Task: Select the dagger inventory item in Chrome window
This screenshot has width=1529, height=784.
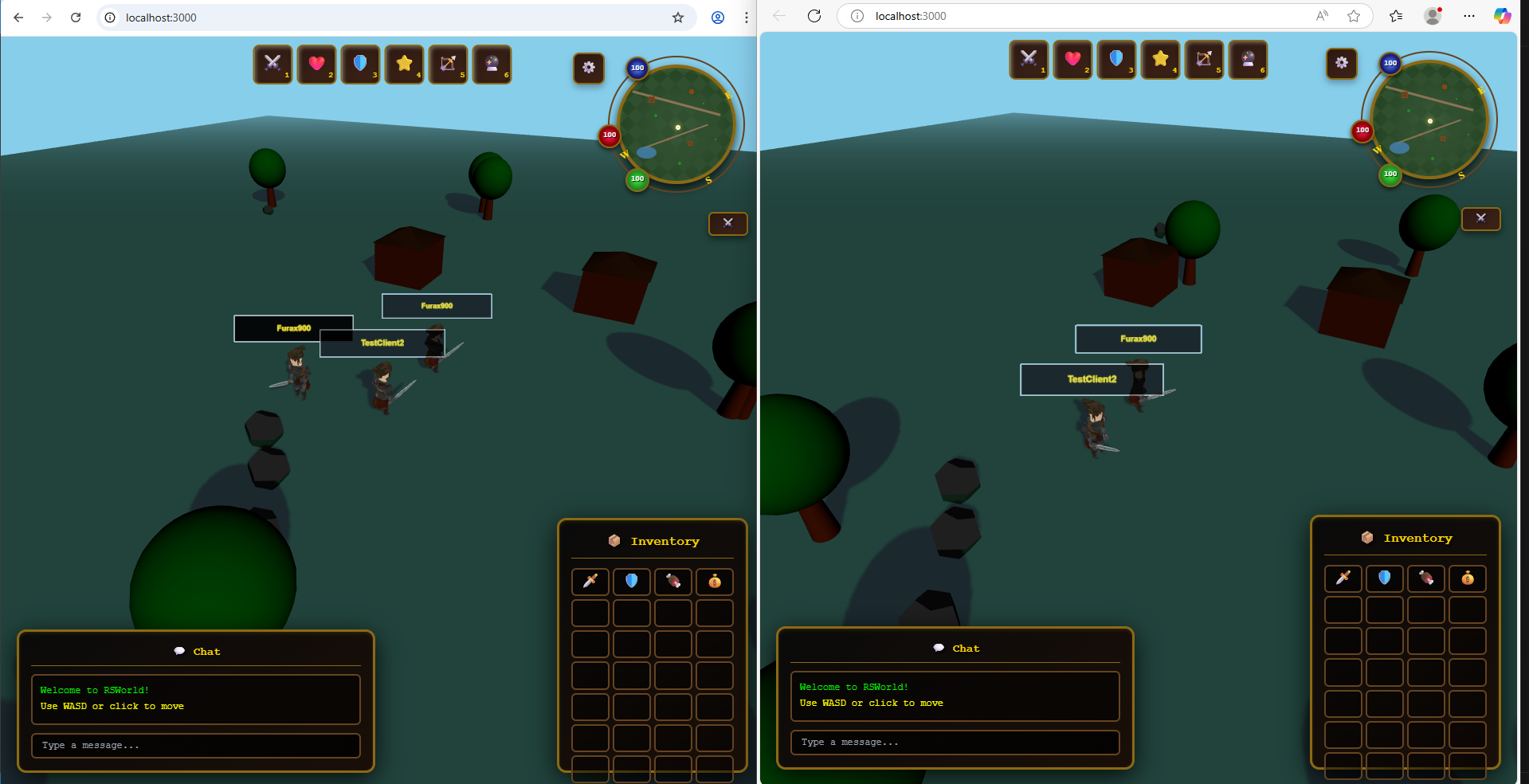Action: tap(590, 582)
